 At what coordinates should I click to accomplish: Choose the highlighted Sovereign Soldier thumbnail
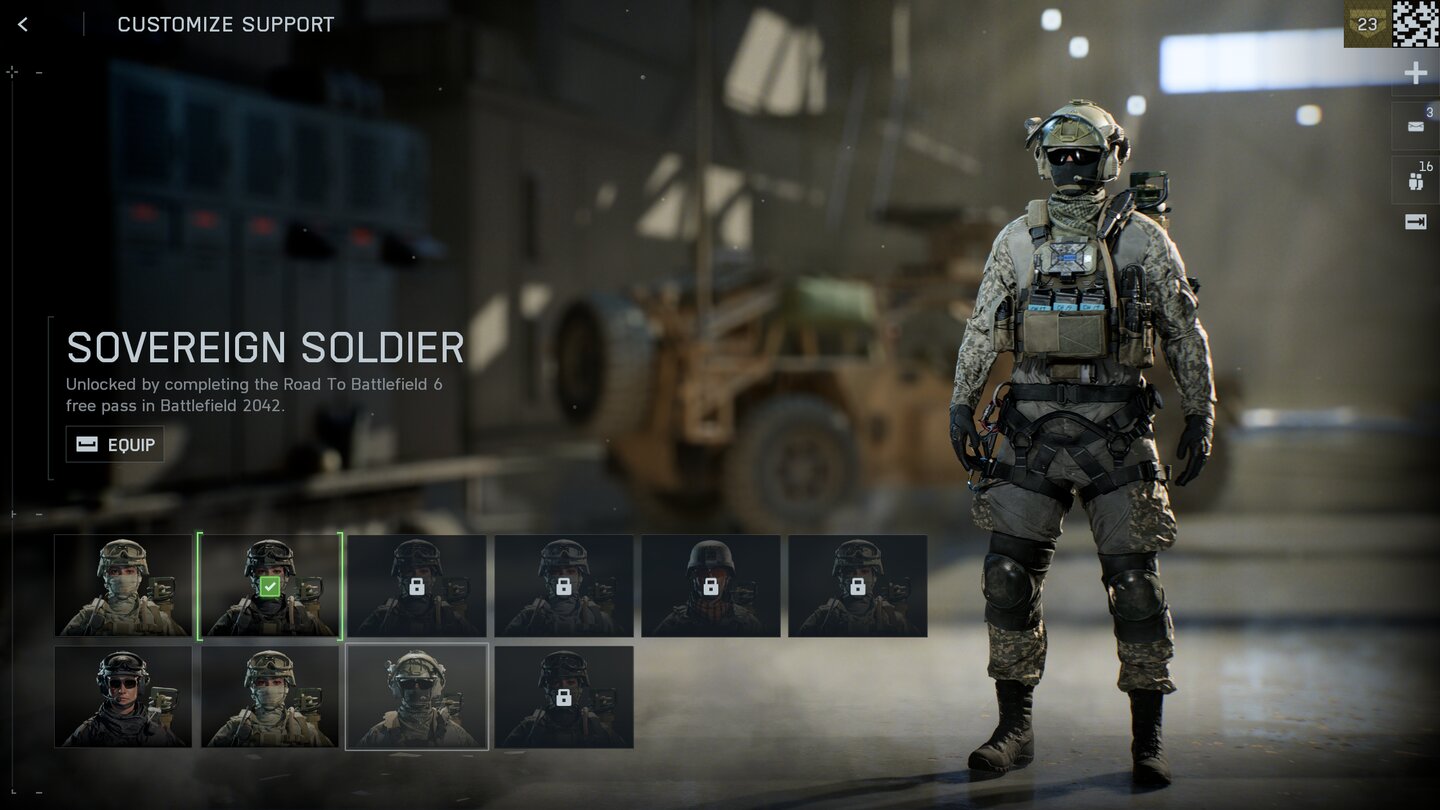pos(417,696)
